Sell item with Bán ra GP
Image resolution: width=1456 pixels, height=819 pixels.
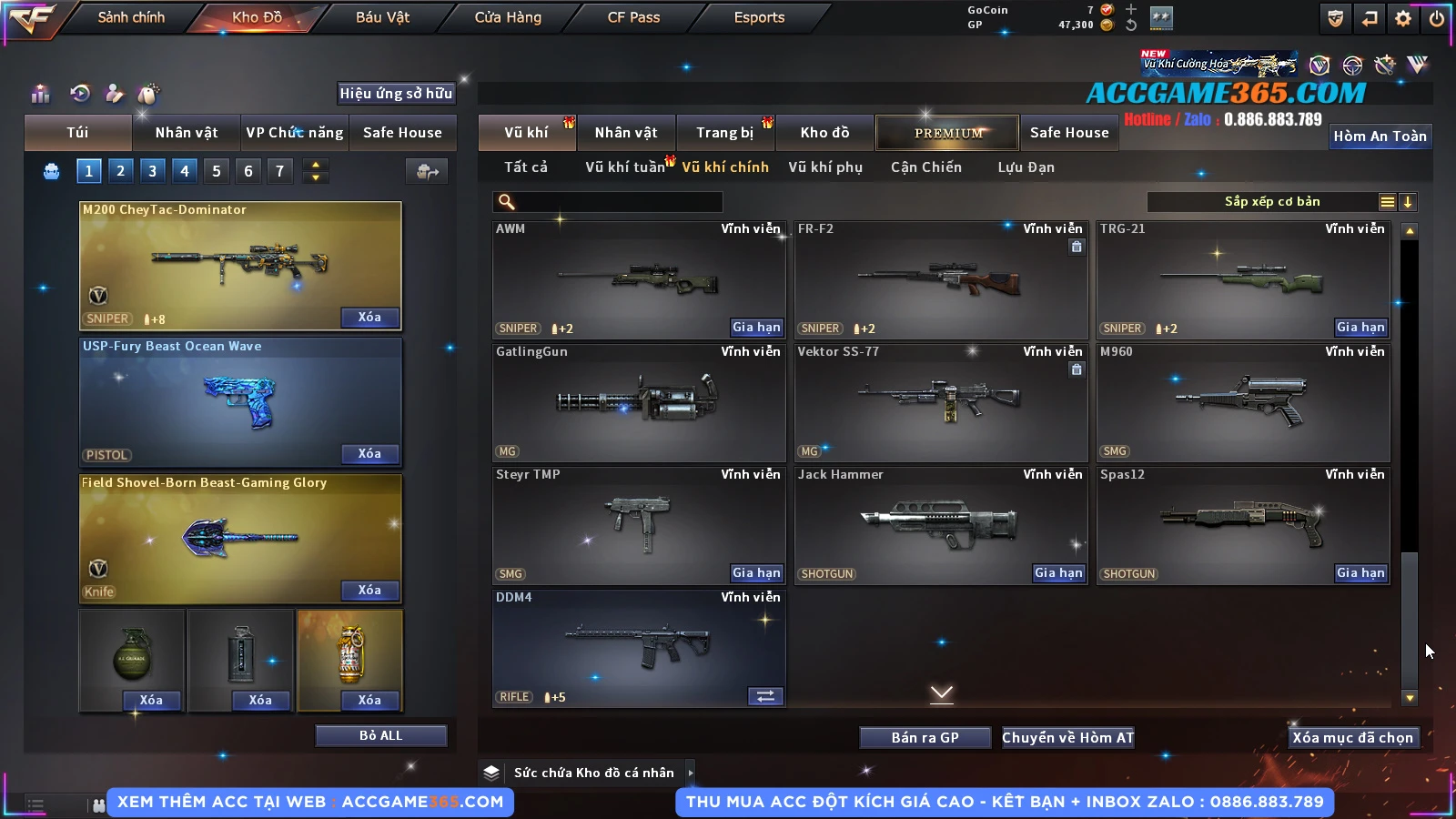925,738
